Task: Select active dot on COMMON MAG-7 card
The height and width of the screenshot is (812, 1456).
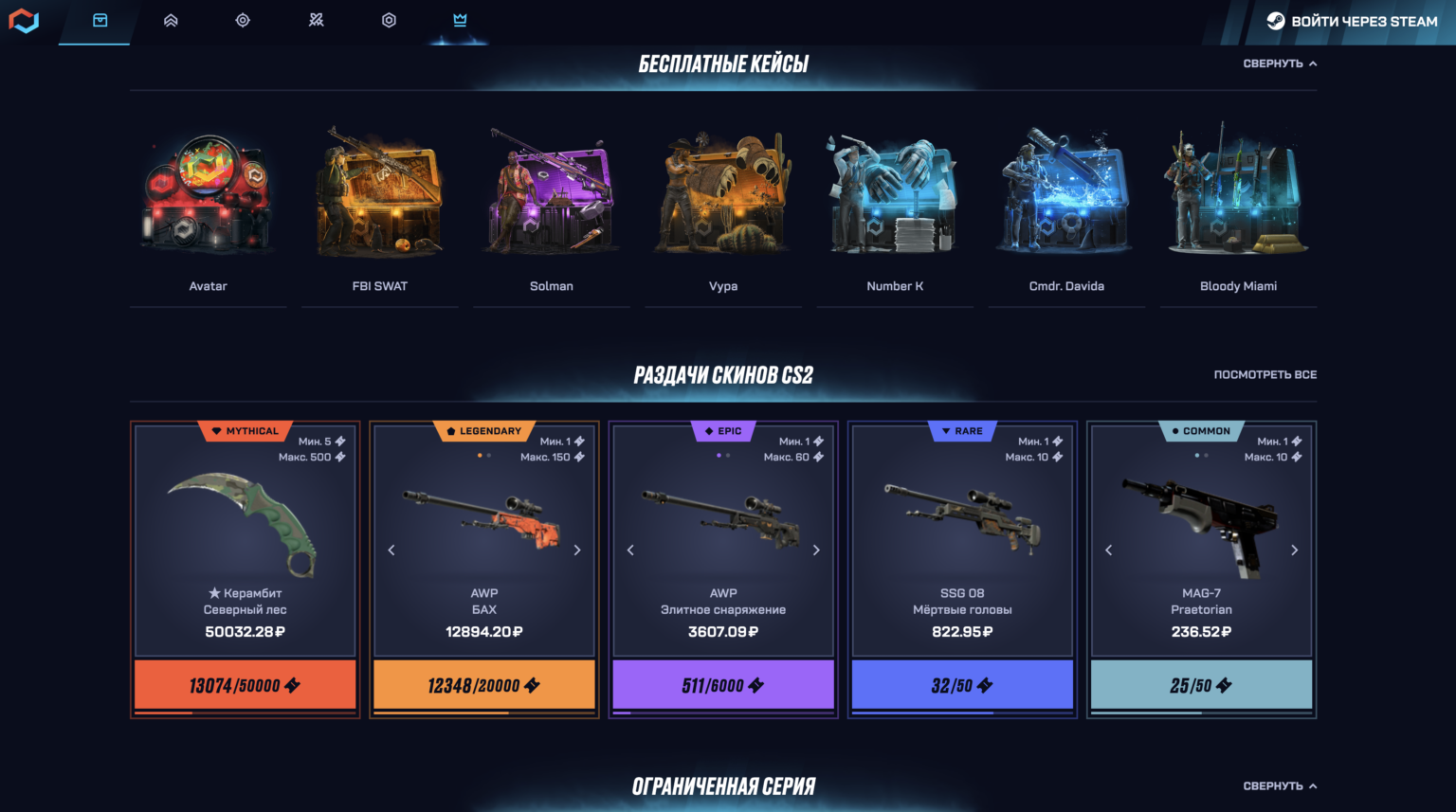Action: [1195, 456]
